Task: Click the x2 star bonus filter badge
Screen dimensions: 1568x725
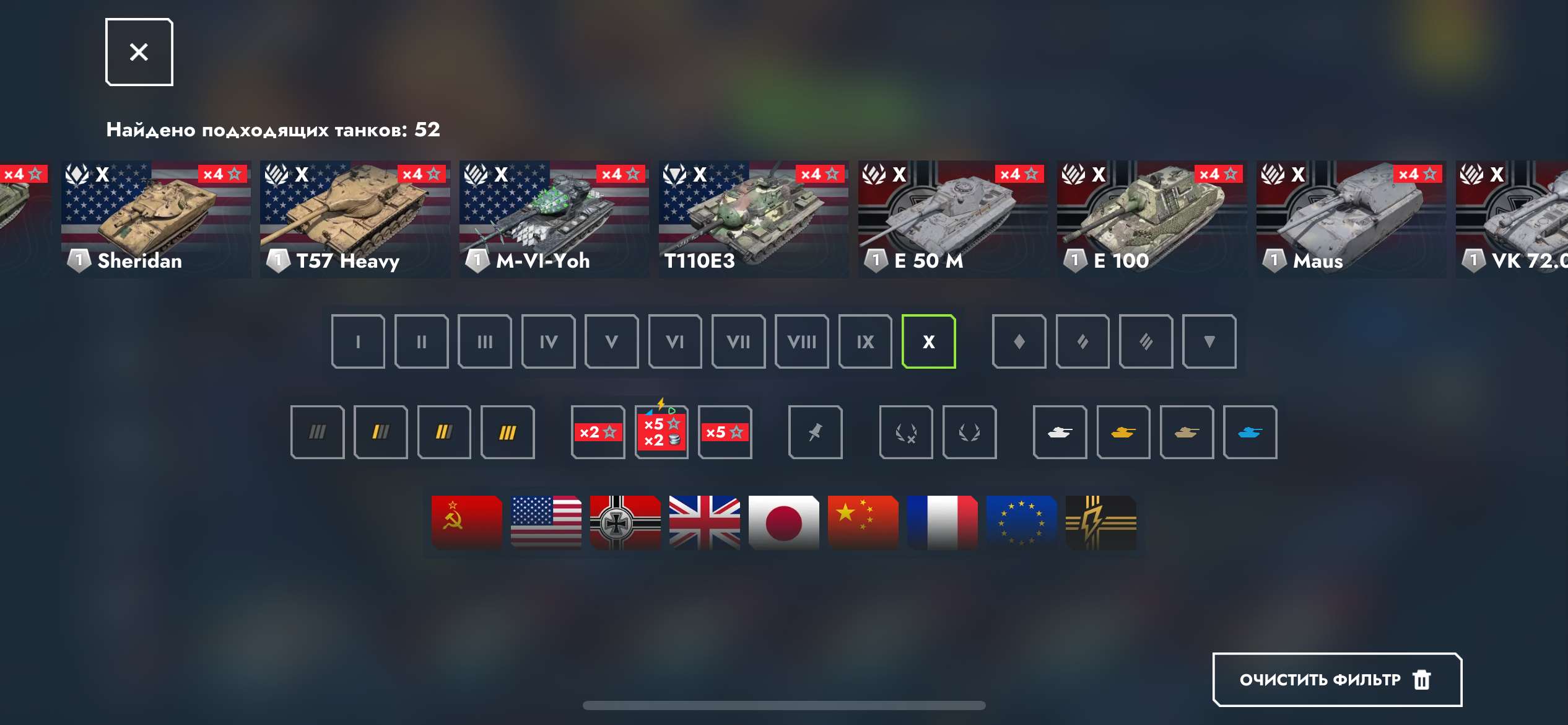Action: pos(597,432)
